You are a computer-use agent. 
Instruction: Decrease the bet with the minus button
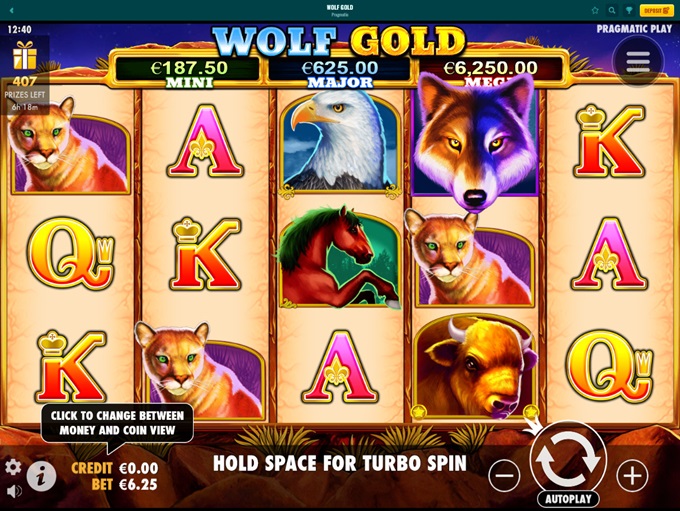coord(504,476)
